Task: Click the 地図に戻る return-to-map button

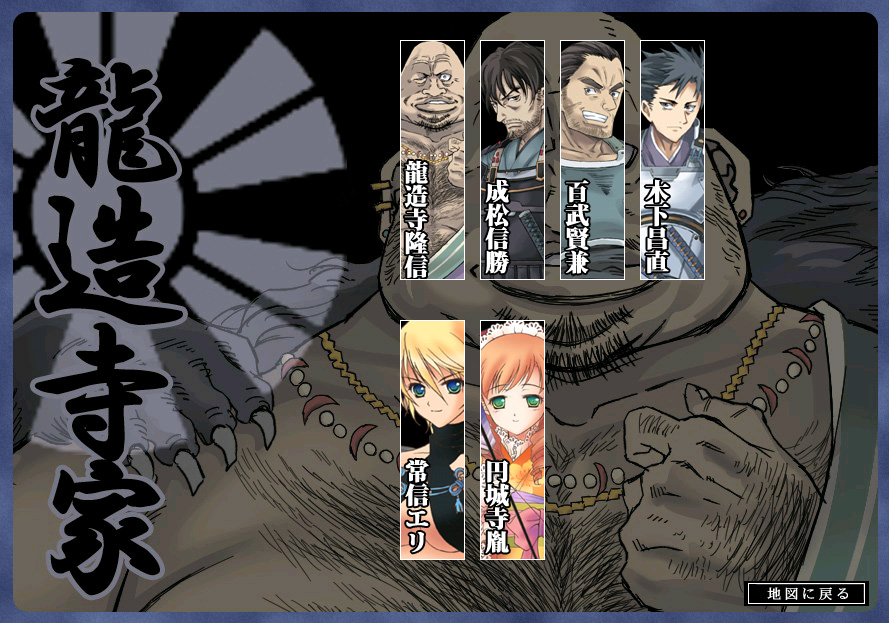Action: [807, 593]
